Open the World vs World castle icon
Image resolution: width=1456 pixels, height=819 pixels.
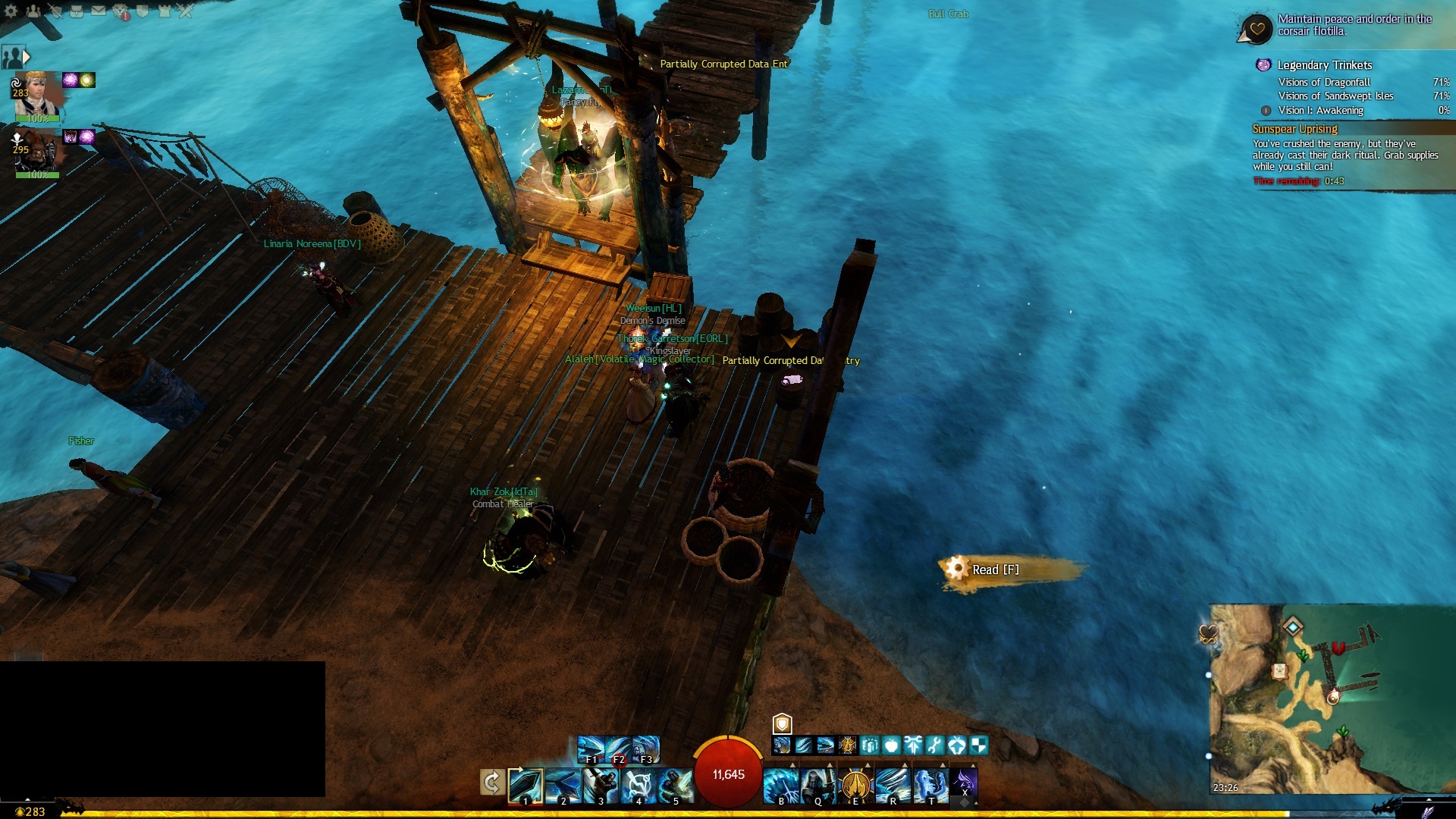click(165, 11)
